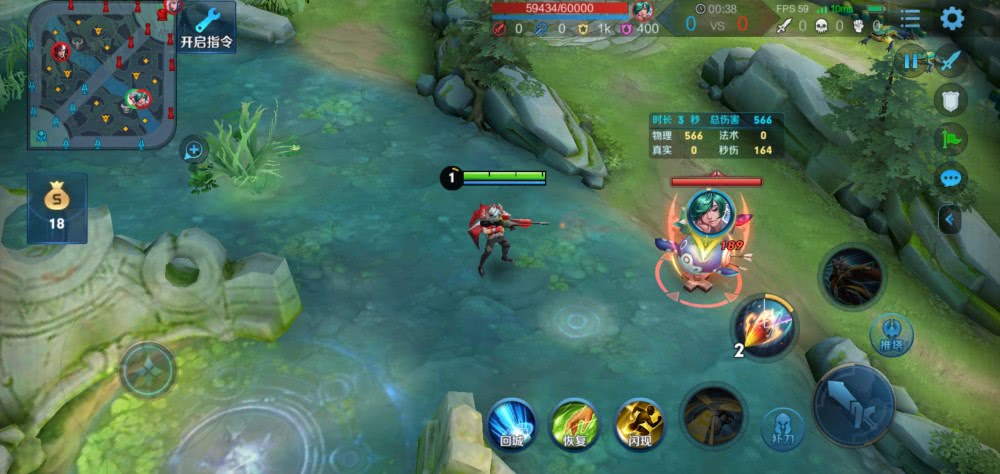Screen dimensions: 1000x474
Task: Cast the 闪现 flash summoner spell
Action: (x=640, y=421)
